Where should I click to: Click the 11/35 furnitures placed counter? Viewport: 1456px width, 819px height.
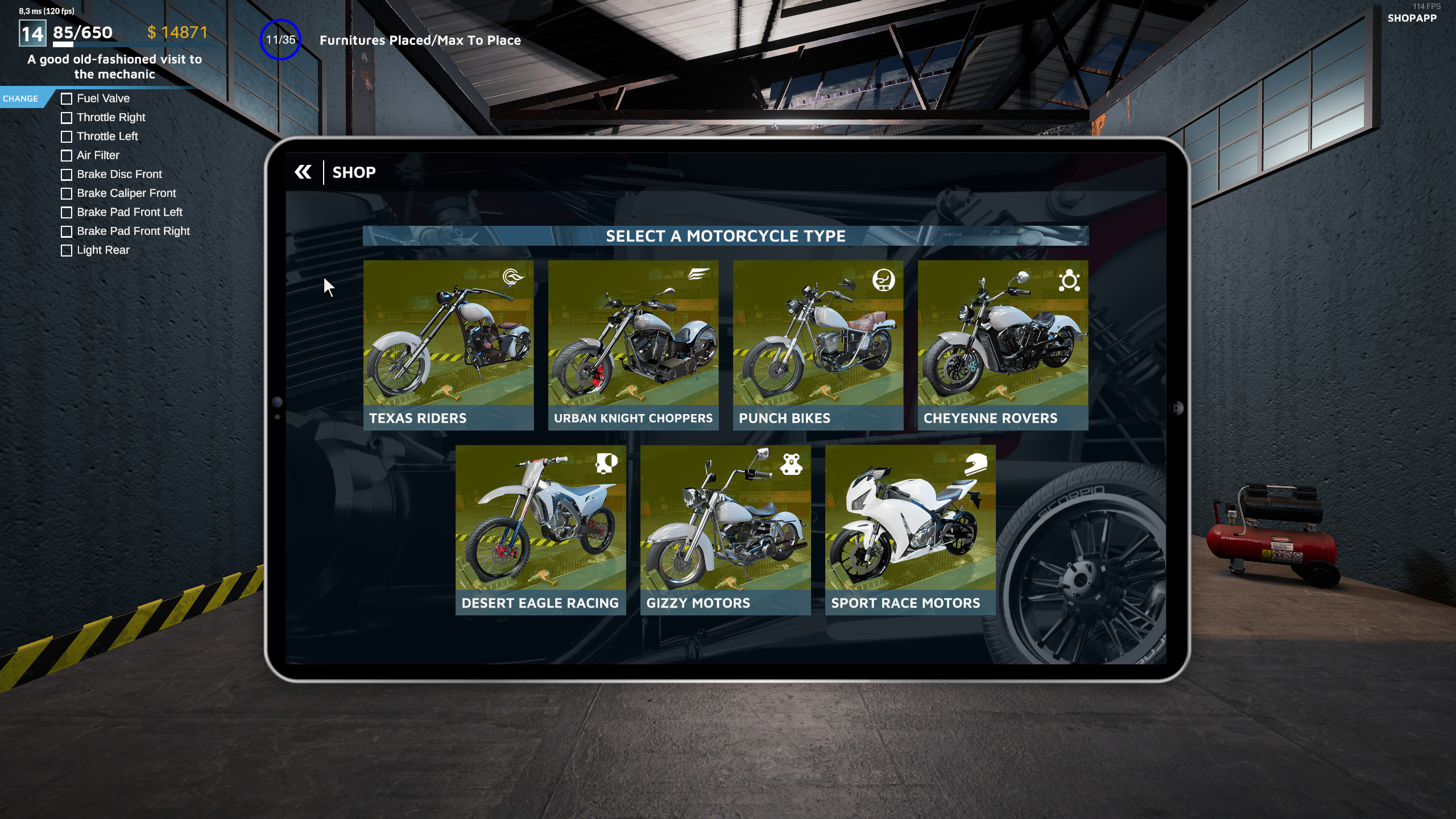click(281, 40)
